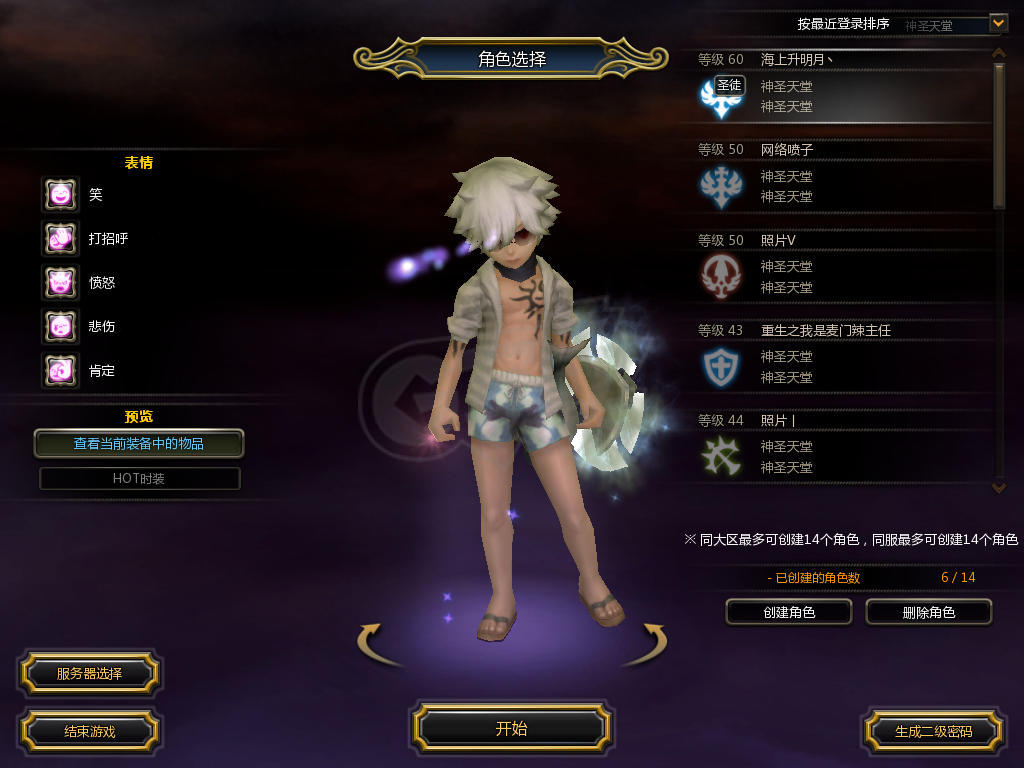The height and width of the screenshot is (768, 1024).
Task: Click 结束游戏 to quit game
Action: coord(89,731)
